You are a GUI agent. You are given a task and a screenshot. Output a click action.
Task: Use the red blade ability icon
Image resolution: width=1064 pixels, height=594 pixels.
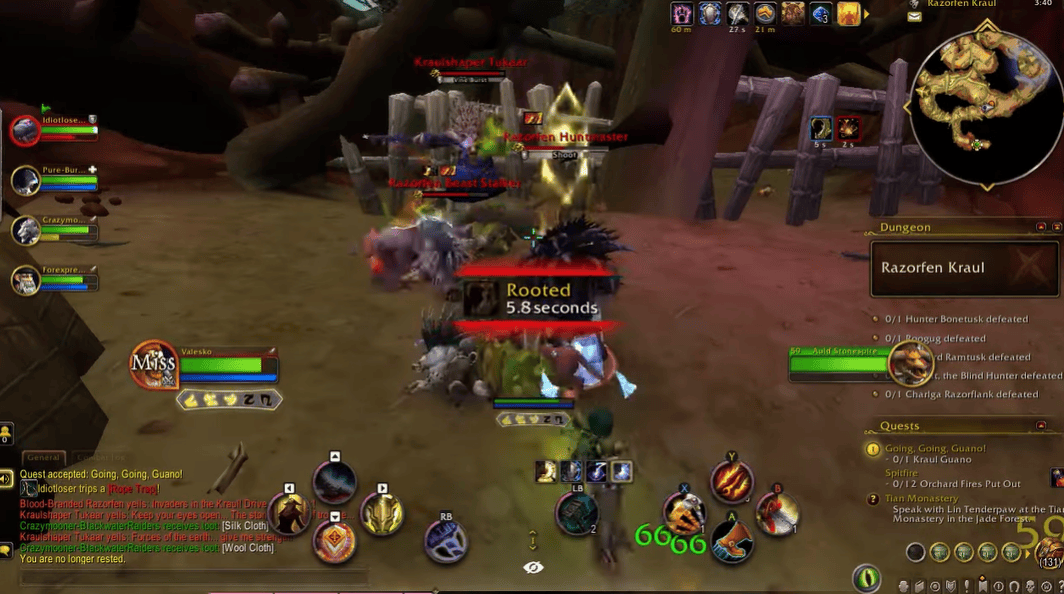777,514
